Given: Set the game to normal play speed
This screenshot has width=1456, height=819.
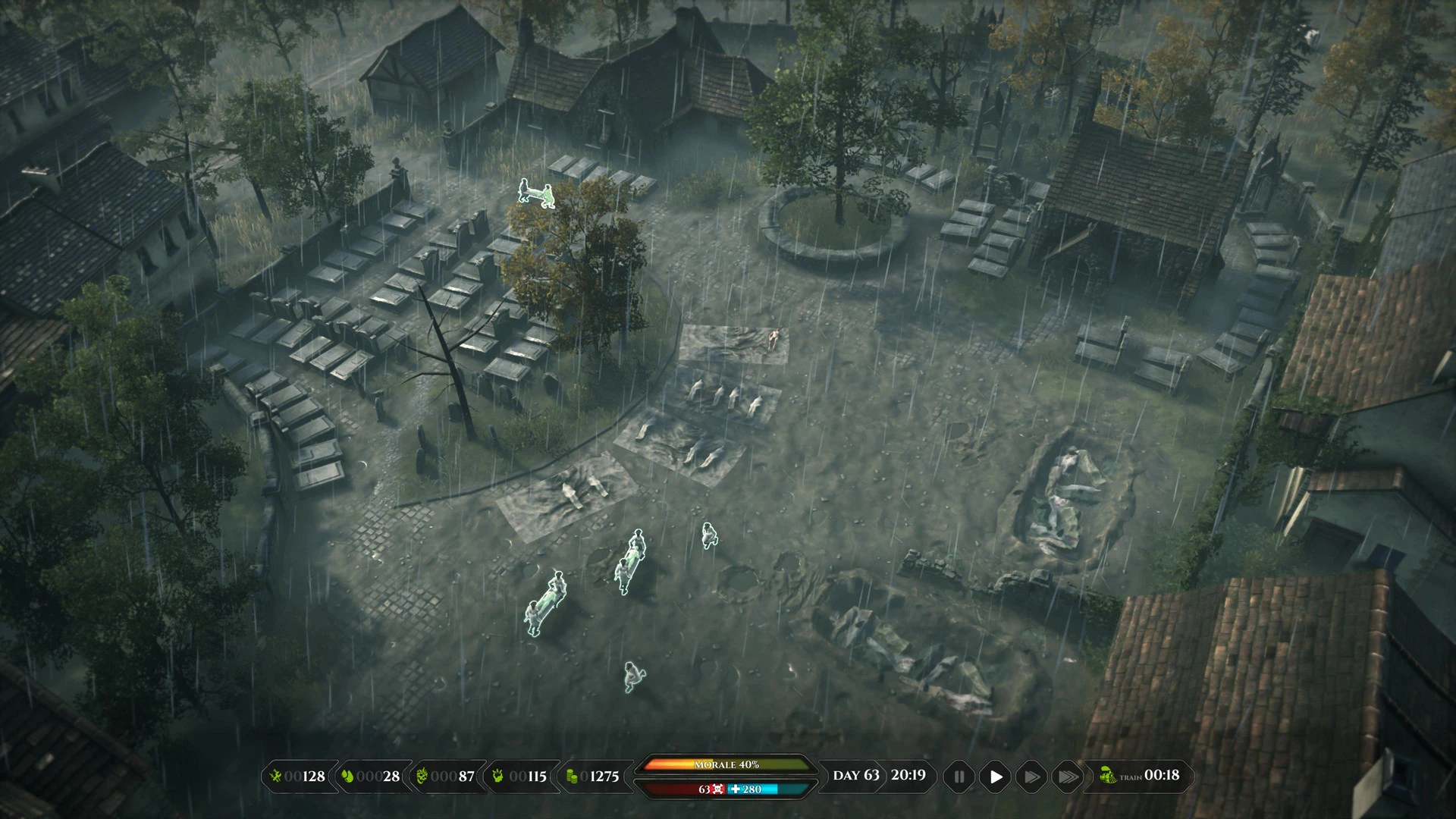Looking at the screenshot, I should point(996,777).
